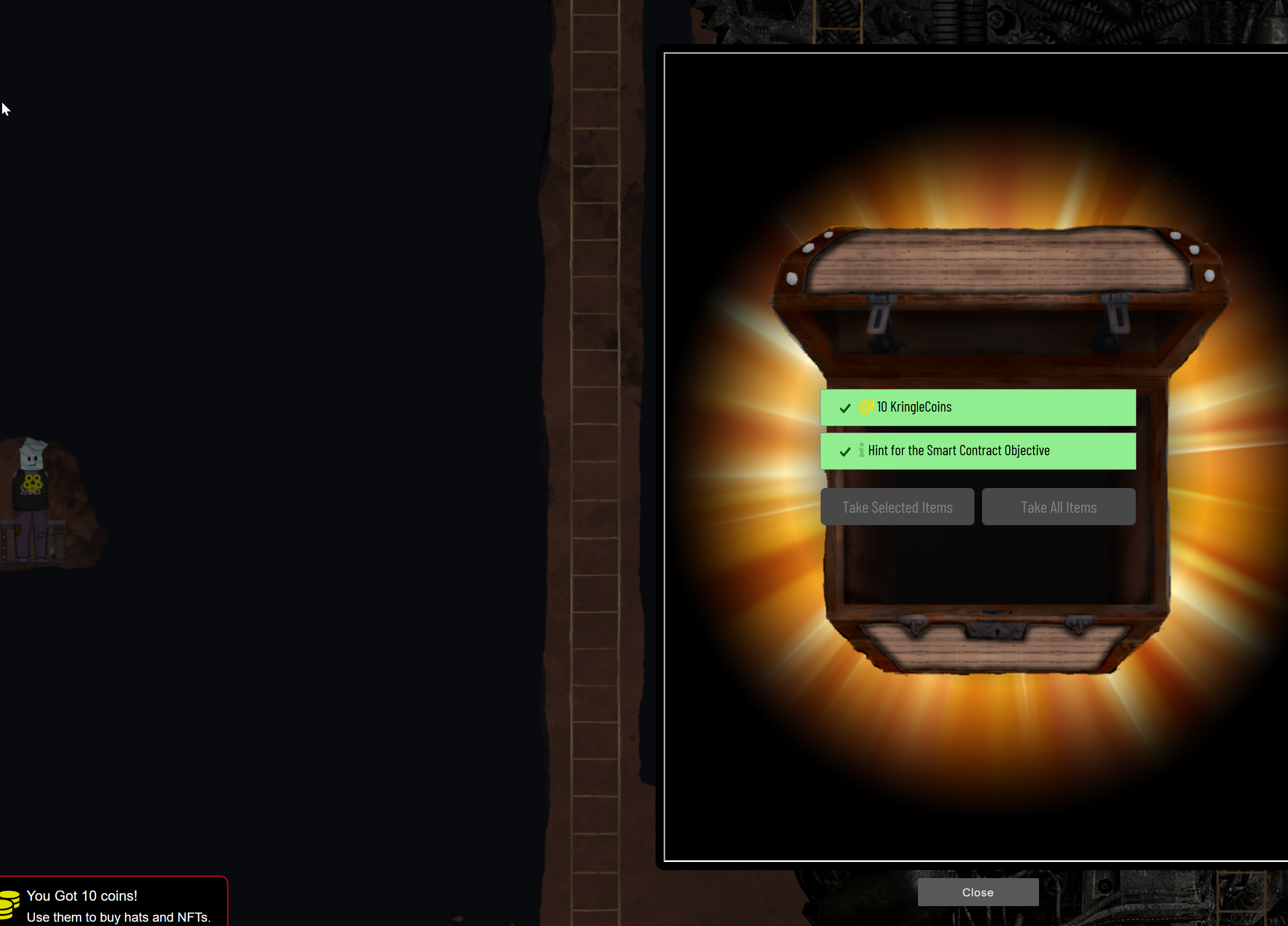Click Take Selected Items

tap(897, 506)
